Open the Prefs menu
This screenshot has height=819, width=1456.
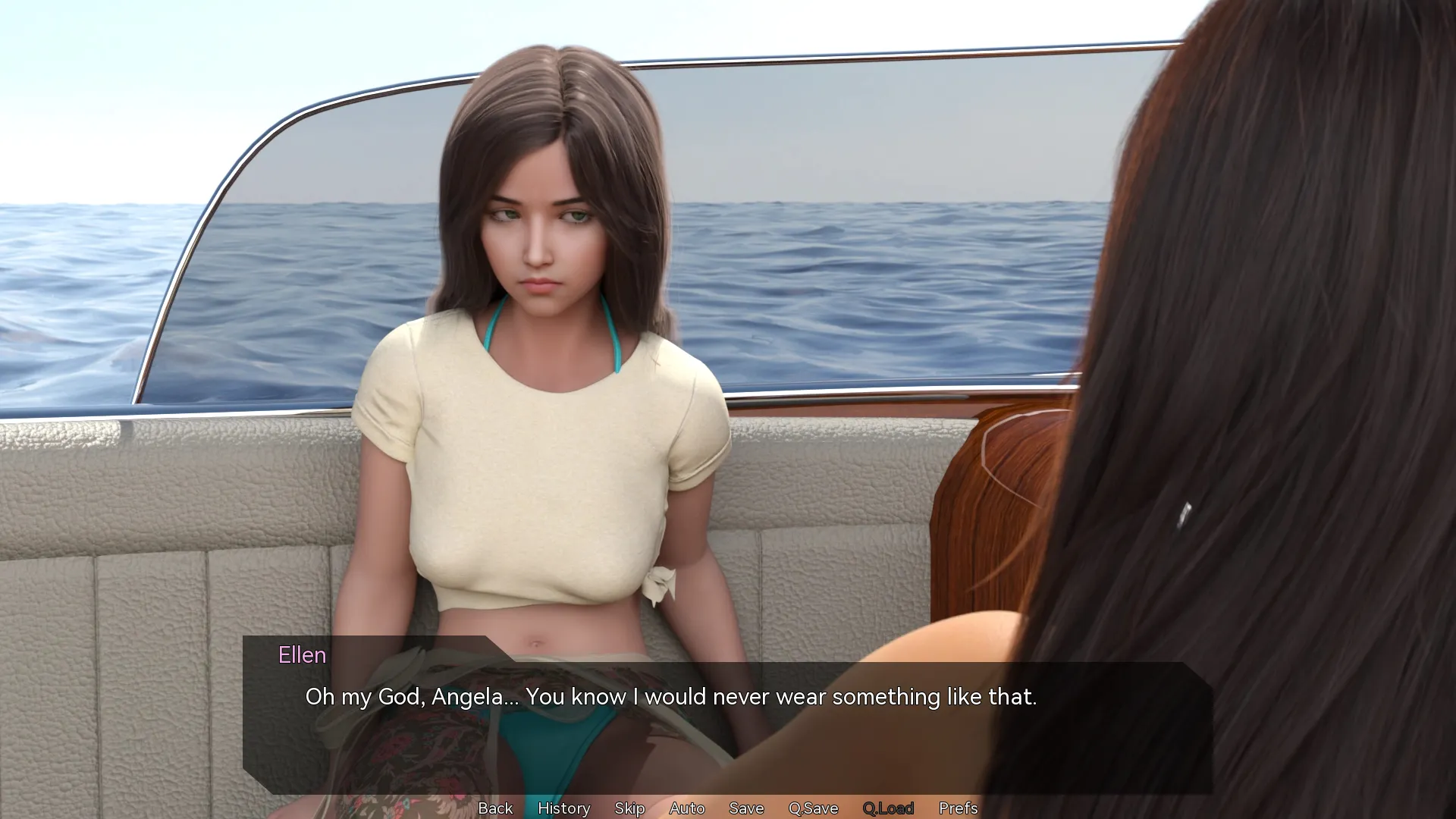(x=958, y=808)
